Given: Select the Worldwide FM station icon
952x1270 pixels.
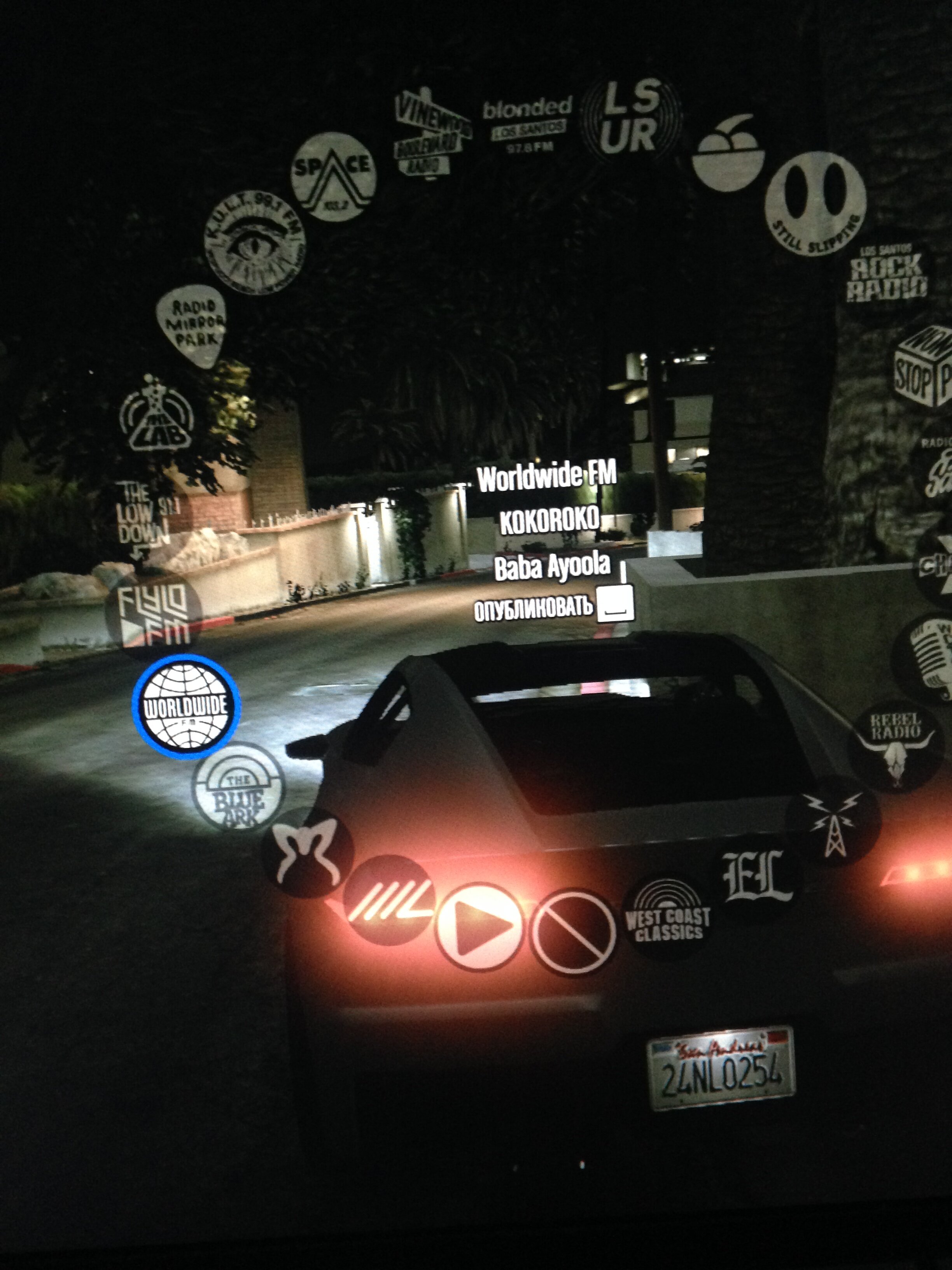Looking at the screenshot, I should click(x=186, y=706).
